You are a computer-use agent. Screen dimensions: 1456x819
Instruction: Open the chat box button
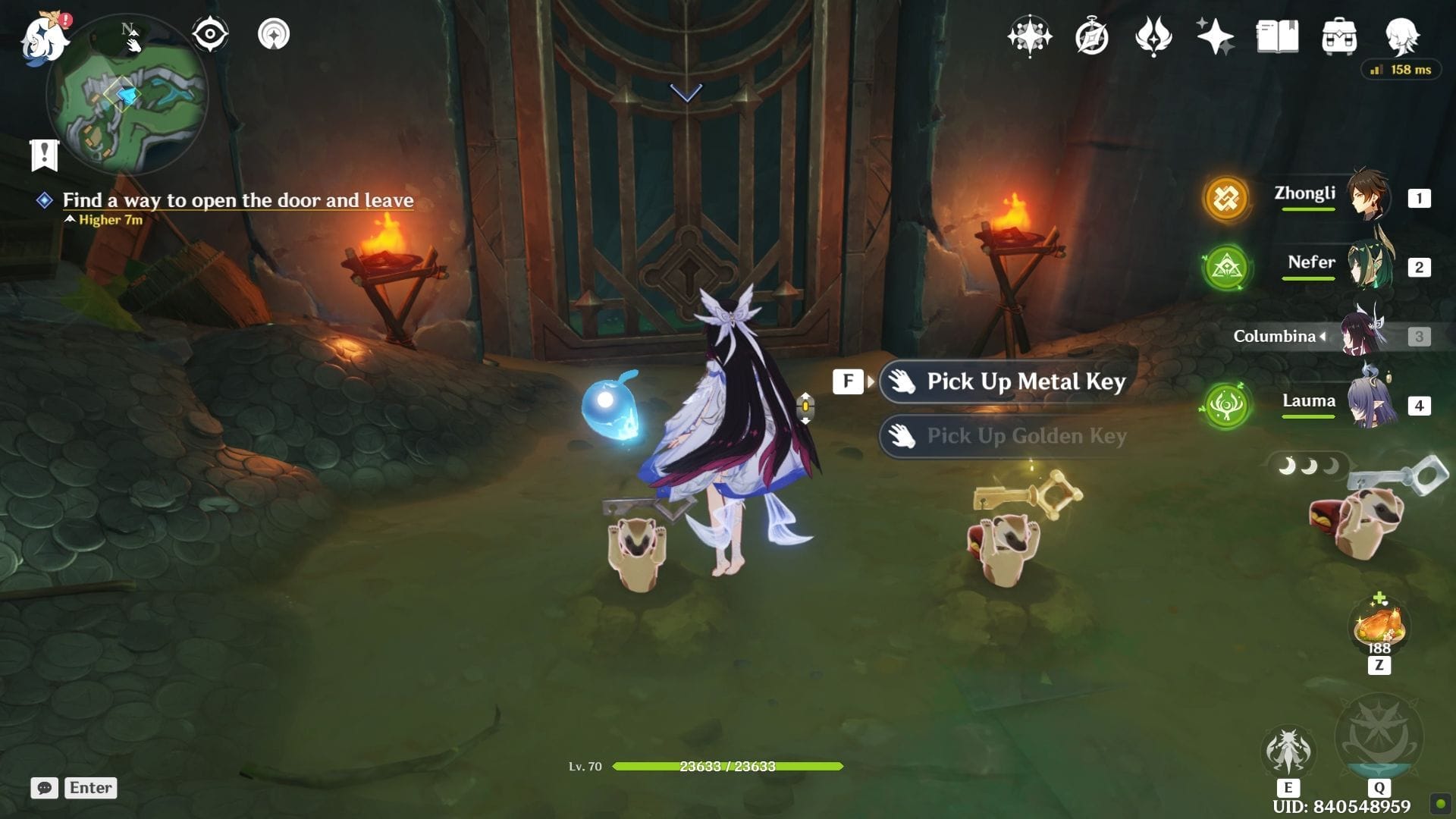pyautogui.click(x=45, y=788)
